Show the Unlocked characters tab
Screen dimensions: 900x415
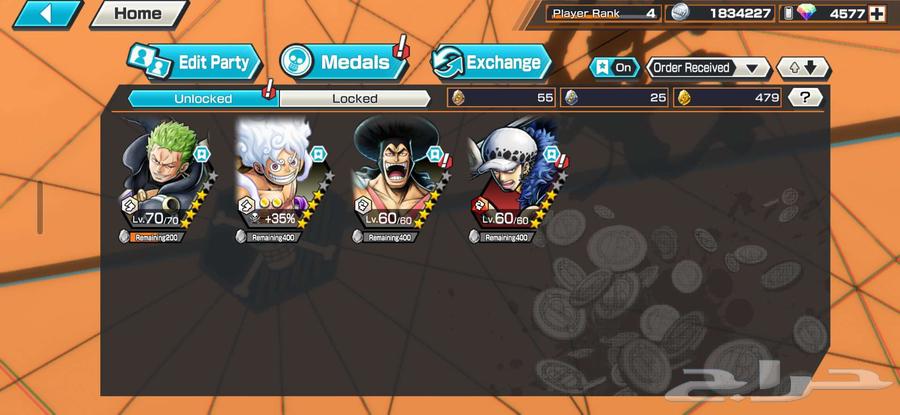[203, 98]
